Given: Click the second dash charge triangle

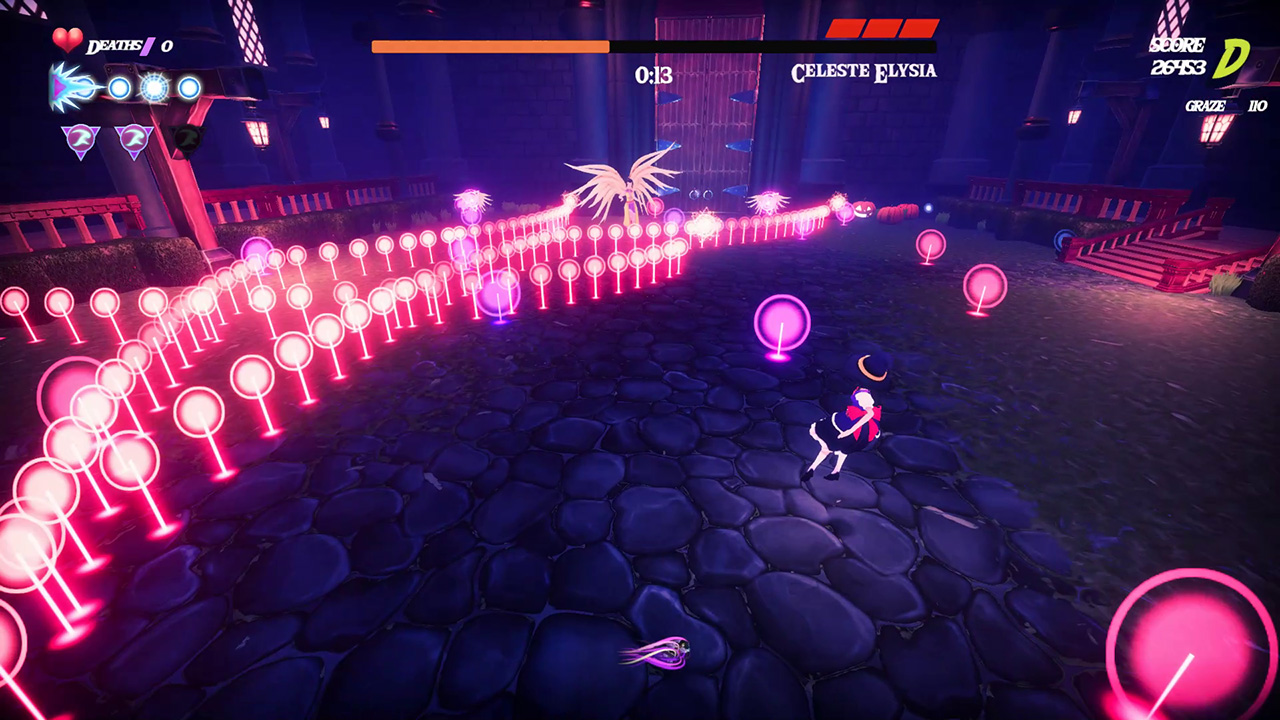Looking at the screenshot, I should [134, 139].
